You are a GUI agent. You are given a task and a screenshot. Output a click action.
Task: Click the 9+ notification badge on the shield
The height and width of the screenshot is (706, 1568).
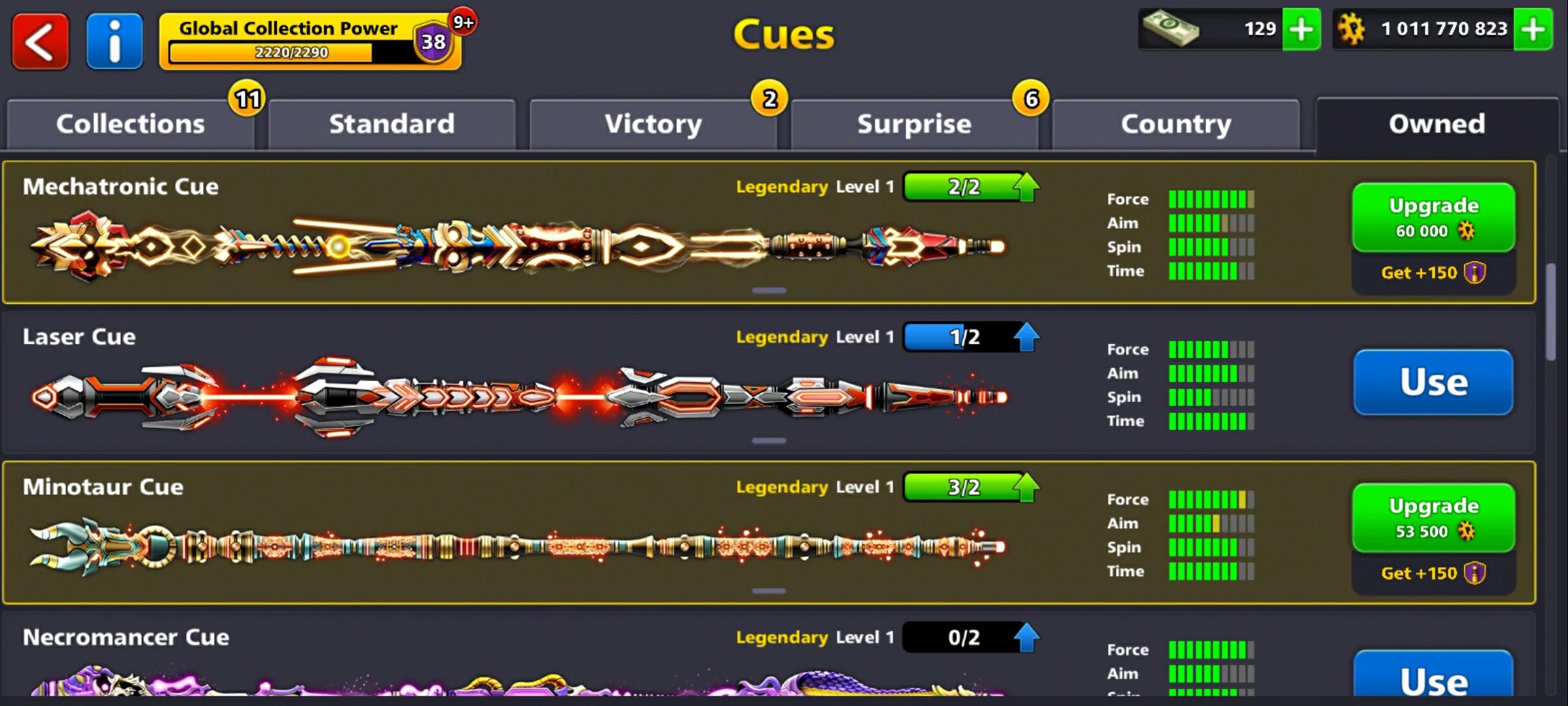[463, 21]
